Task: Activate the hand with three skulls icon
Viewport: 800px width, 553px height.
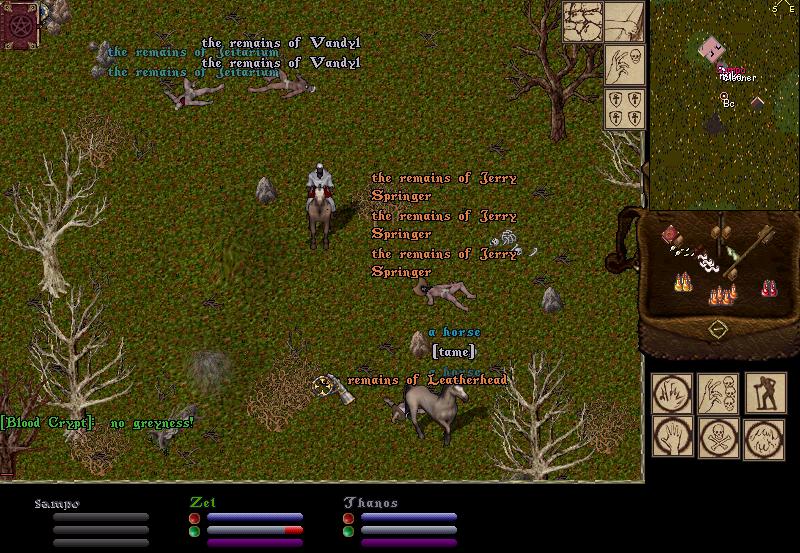Action: [718, 394]
